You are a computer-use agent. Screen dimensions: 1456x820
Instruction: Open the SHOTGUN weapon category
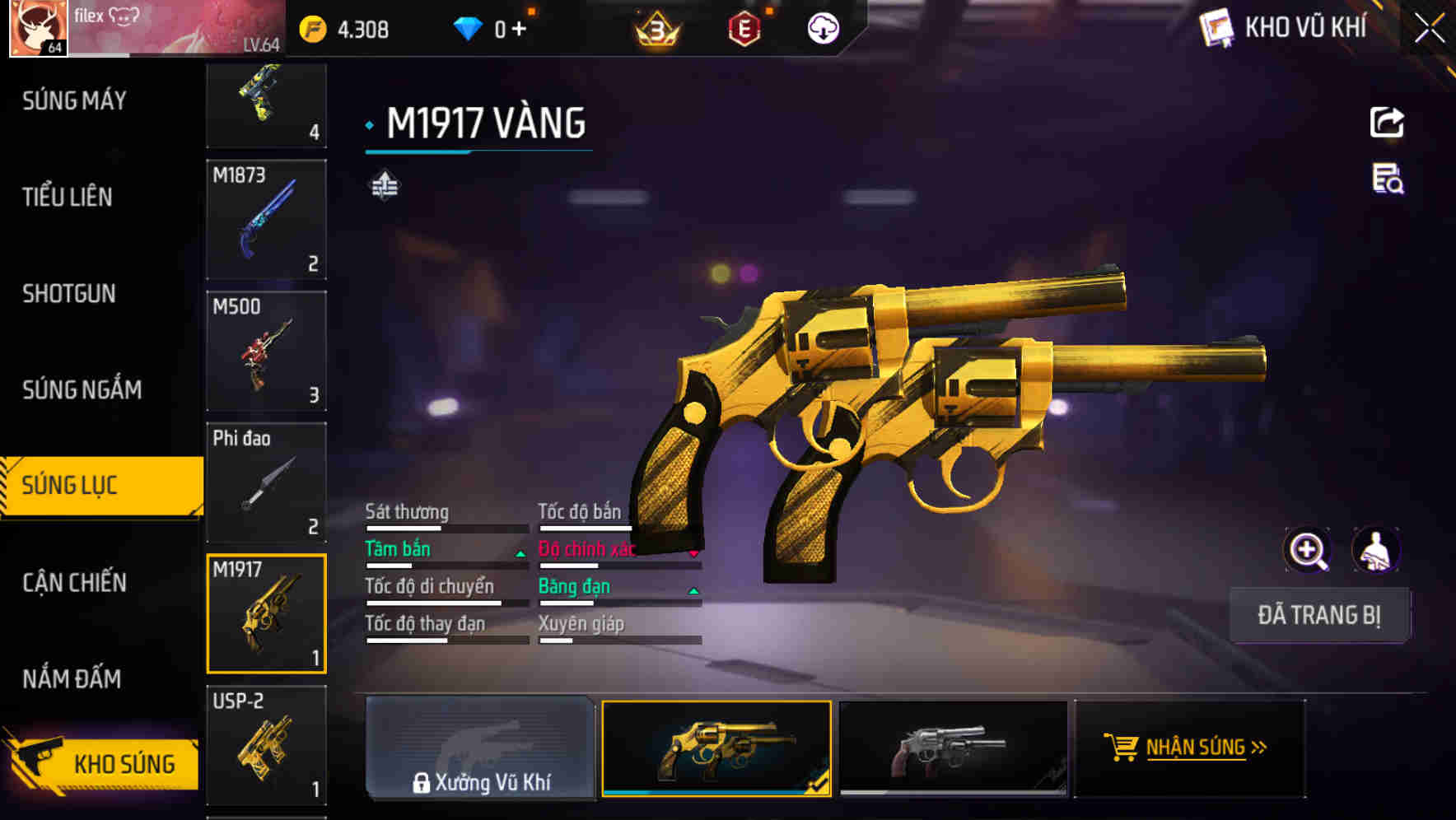point(69,294)
